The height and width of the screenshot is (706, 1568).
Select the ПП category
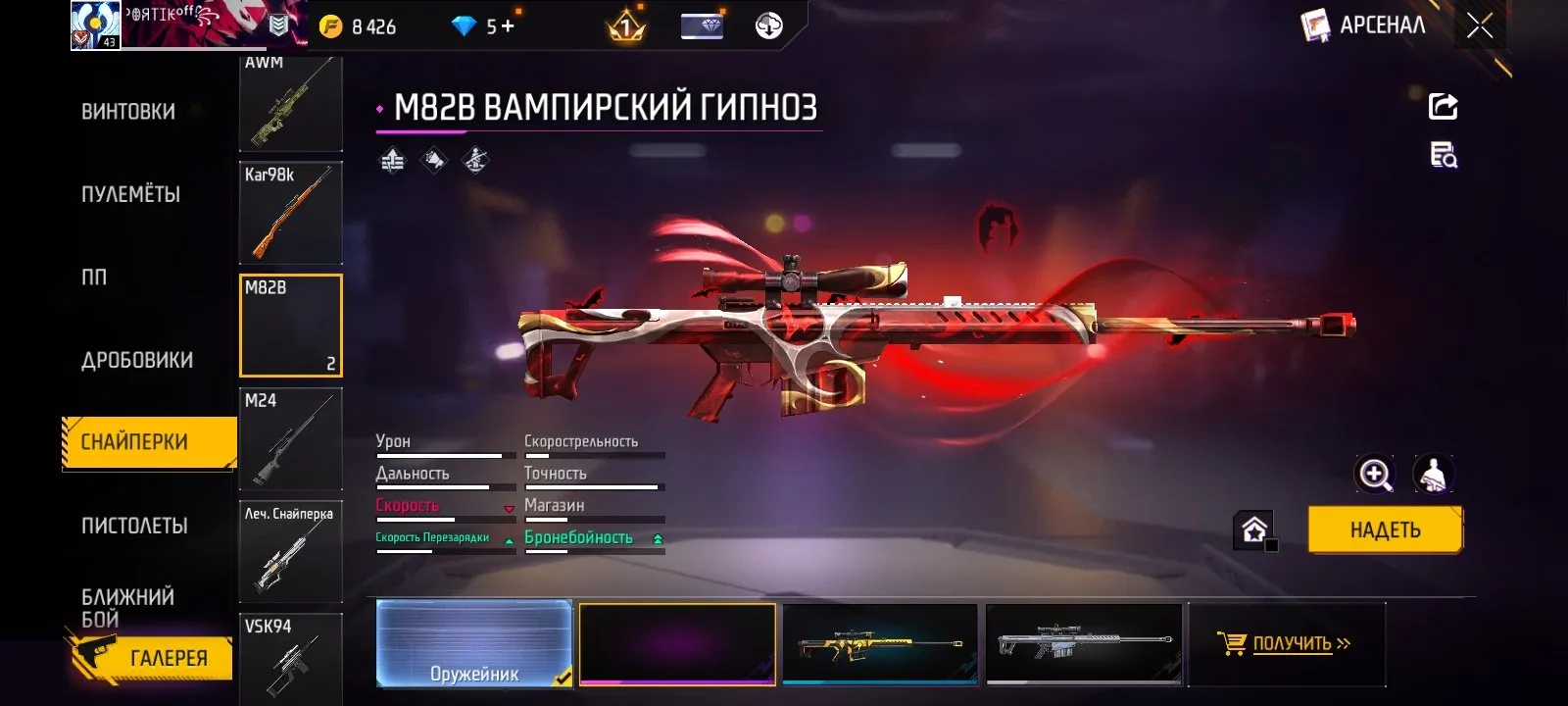[x=94, y=277]
